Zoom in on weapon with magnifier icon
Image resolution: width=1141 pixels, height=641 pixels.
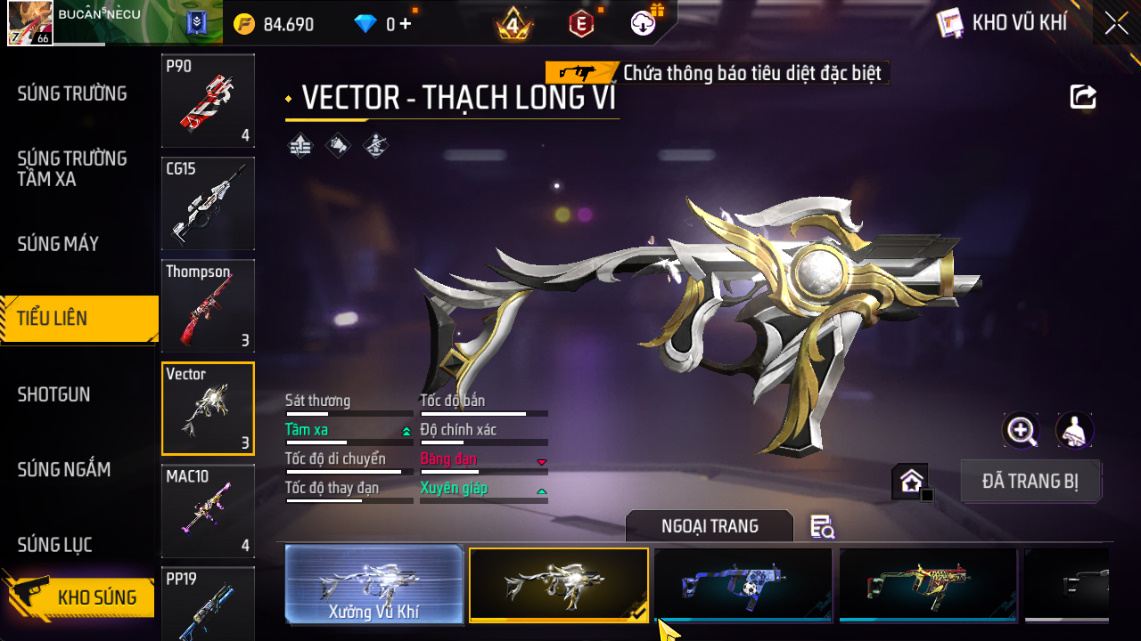click(1021, 431)
